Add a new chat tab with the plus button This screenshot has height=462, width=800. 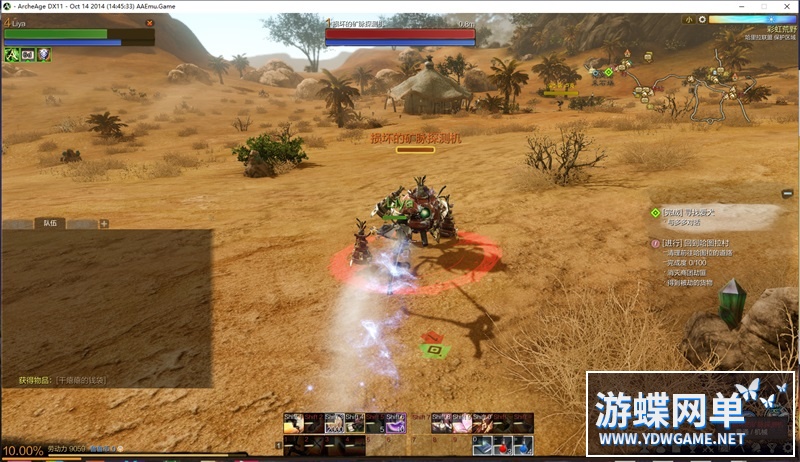pyautogui.click(x=103, y=224)
